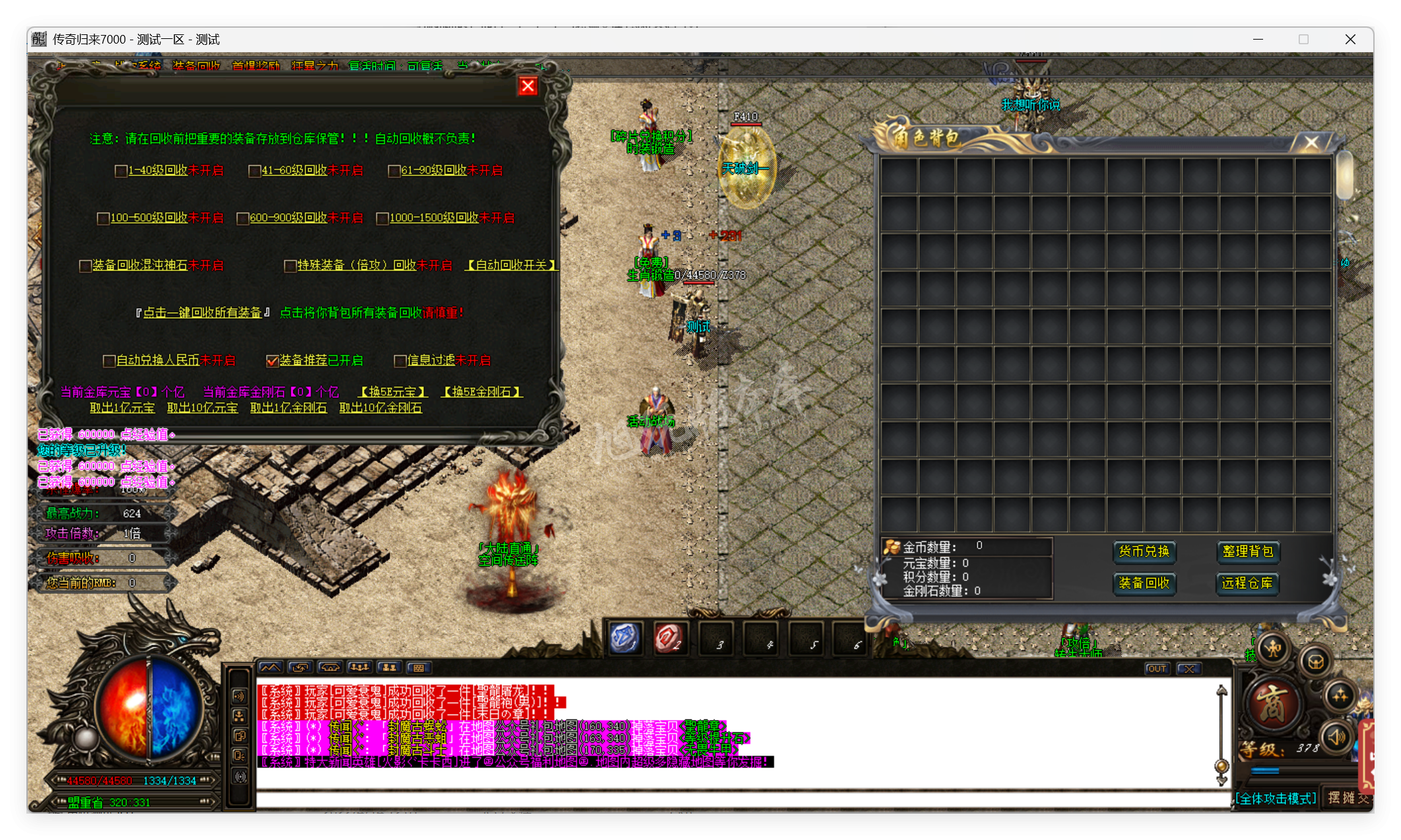This screenshot has width=1401, height=840.
Task: Open the grid channel icon in chat toolbar
Action: point(418,667)
